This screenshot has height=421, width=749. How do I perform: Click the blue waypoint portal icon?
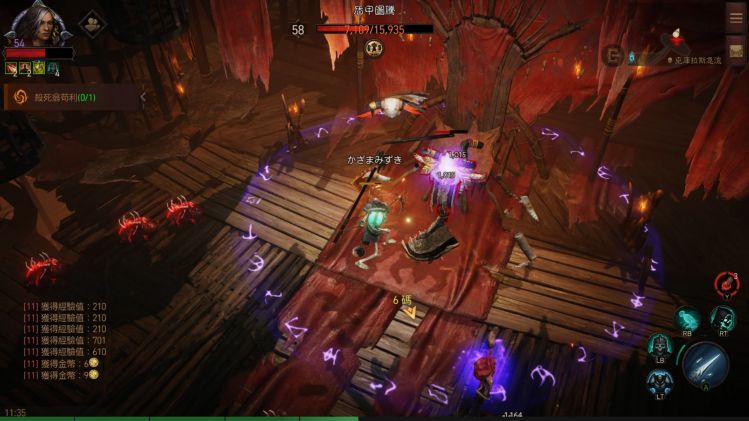pos(631,57)
